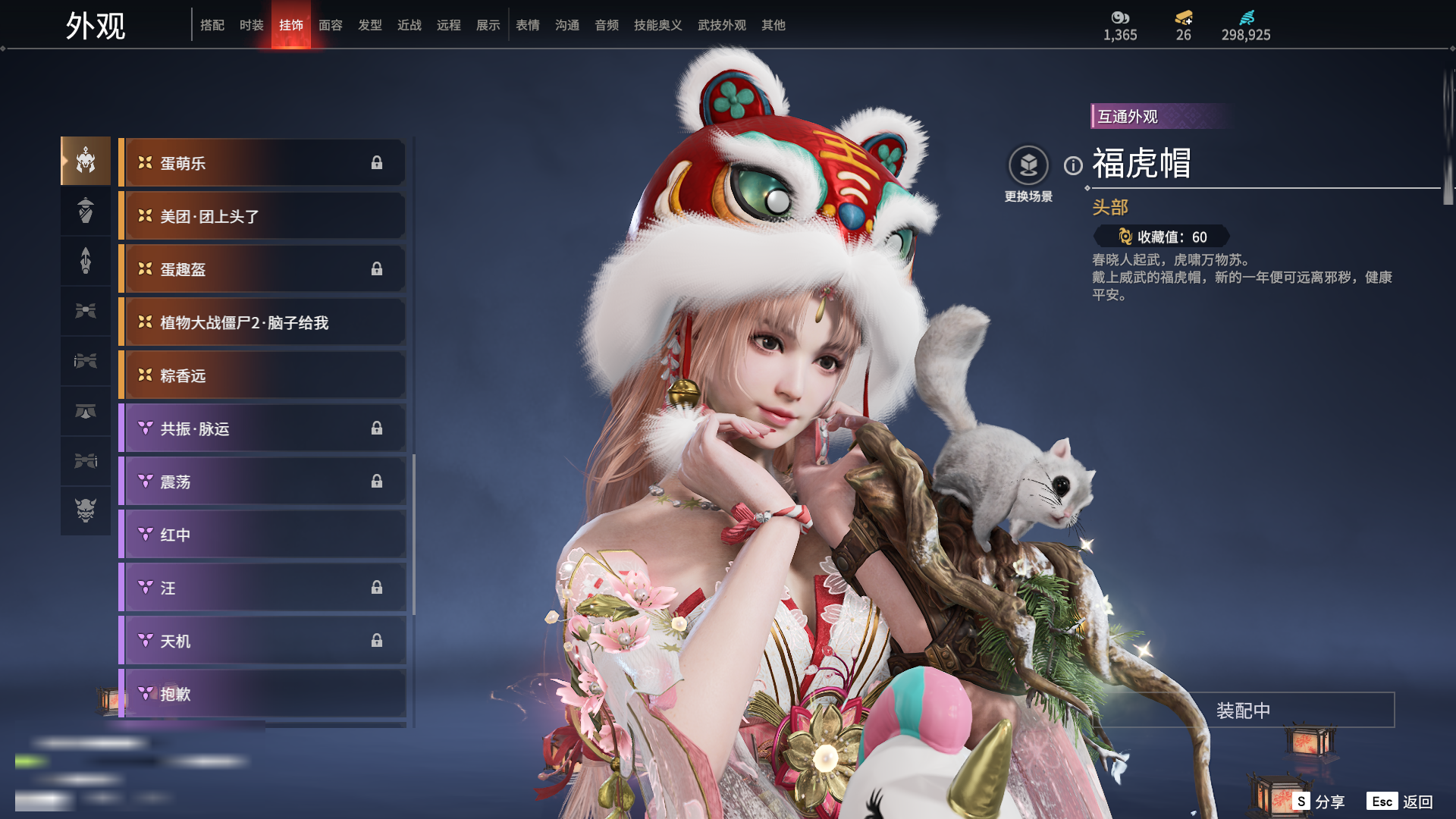This screenshot has width=1456, height=819.
Task: Switch to the 时装 tab
Action: pyautogui.click(x=251, y=25)
